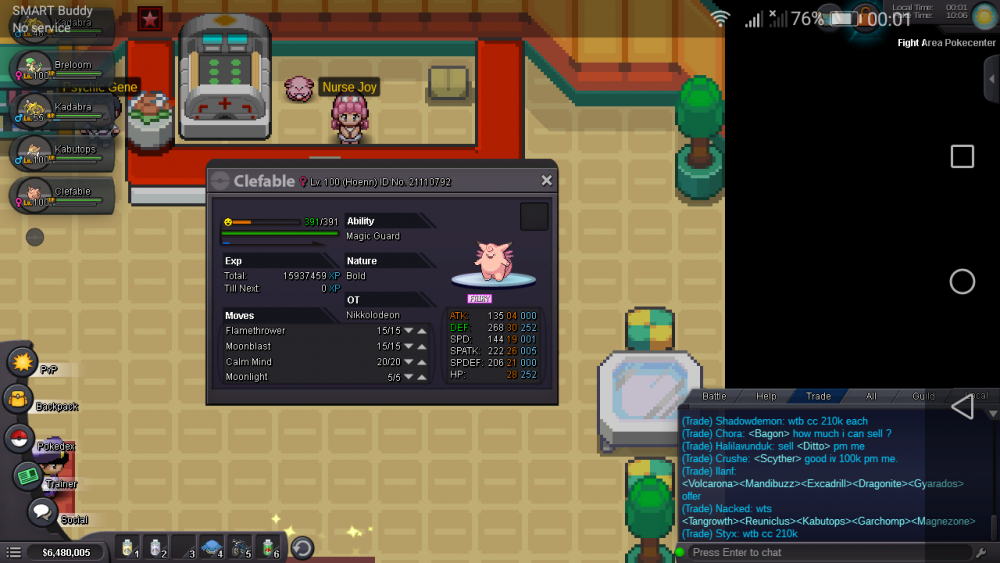Switch to the Battle chat tab
The width and height of the screenshot is (1000, 563).
tap(714, 397)
